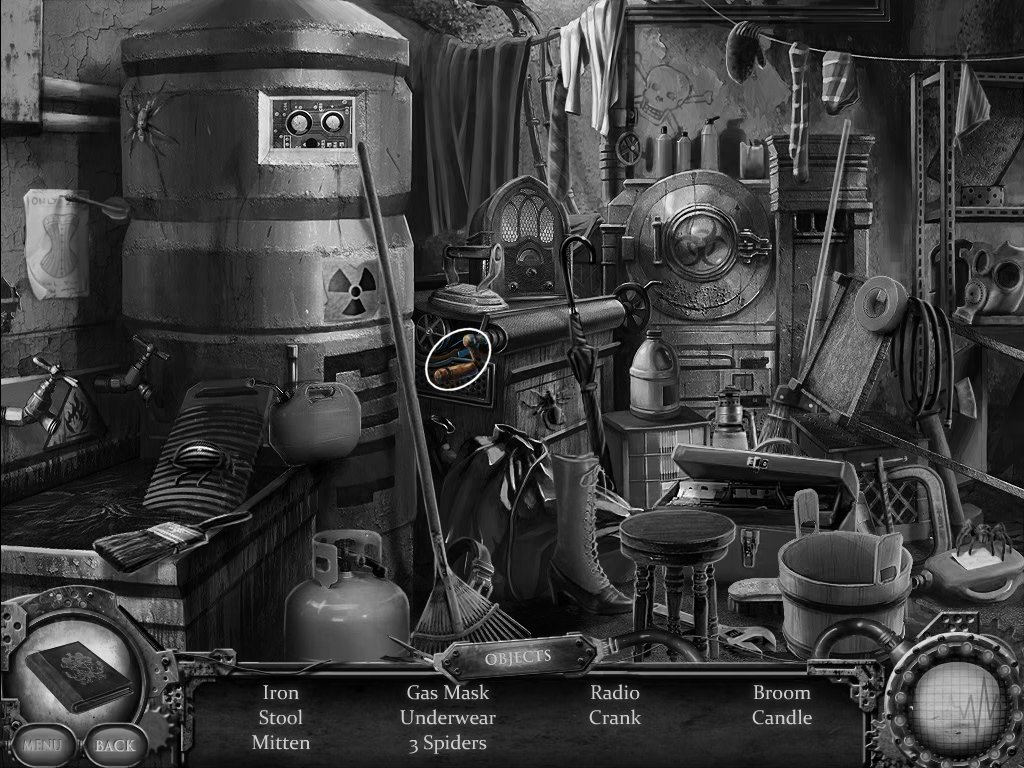
Task: Select Candle in the objects list
Action: click(x=781, y=718)
